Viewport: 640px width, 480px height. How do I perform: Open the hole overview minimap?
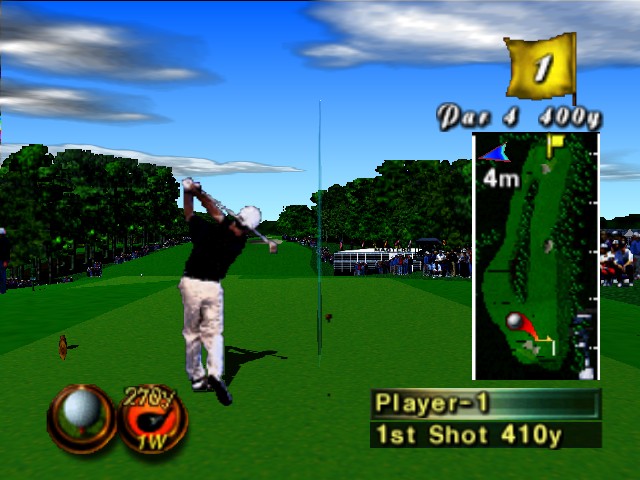535,257
